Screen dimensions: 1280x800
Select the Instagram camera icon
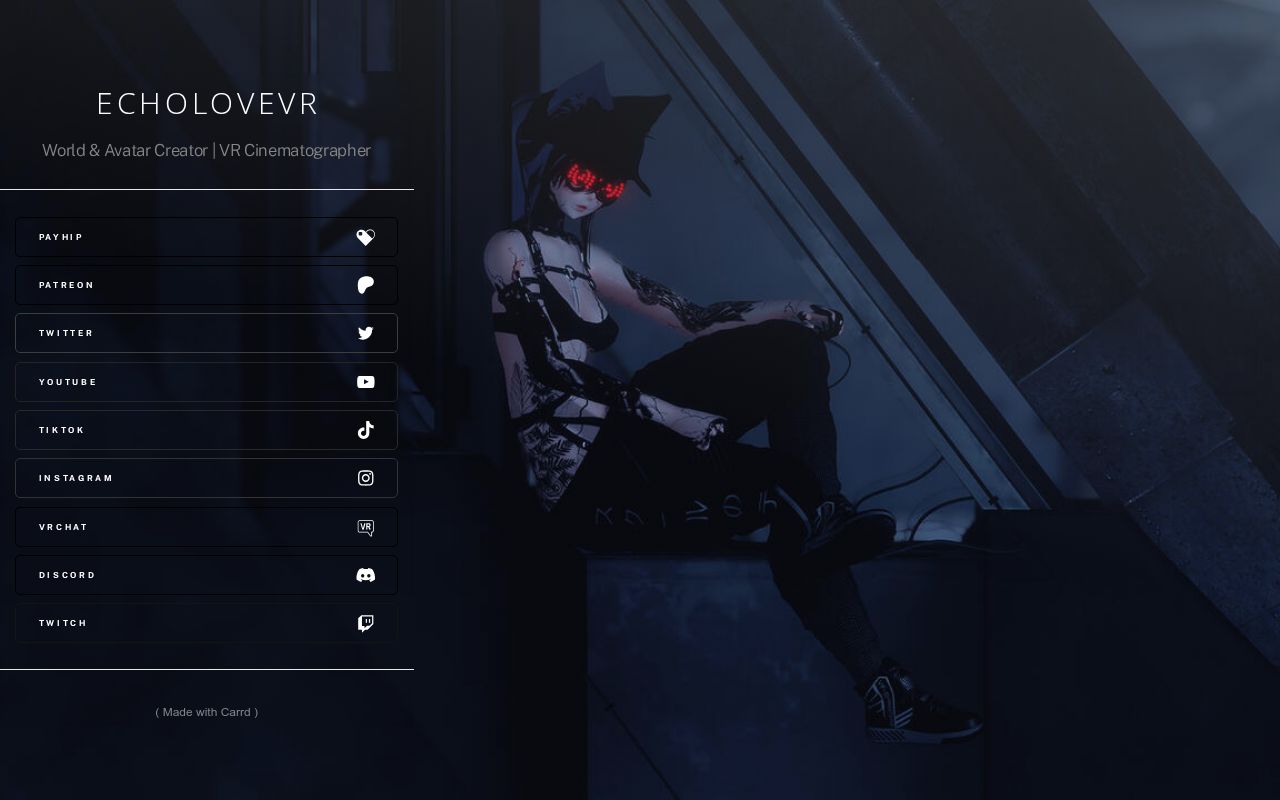coord(365,478)
